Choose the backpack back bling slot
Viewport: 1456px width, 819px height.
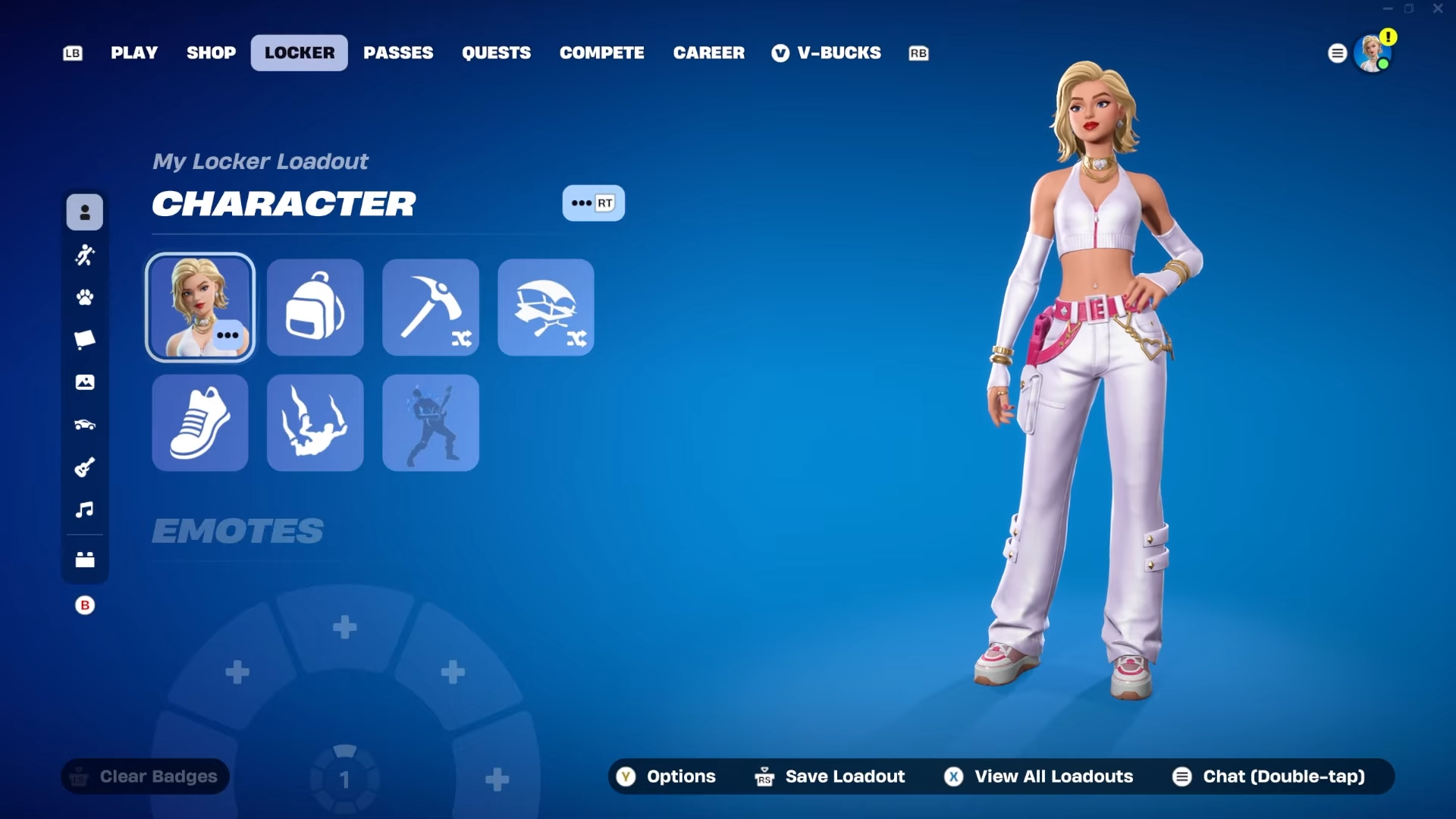click(315, 307)
